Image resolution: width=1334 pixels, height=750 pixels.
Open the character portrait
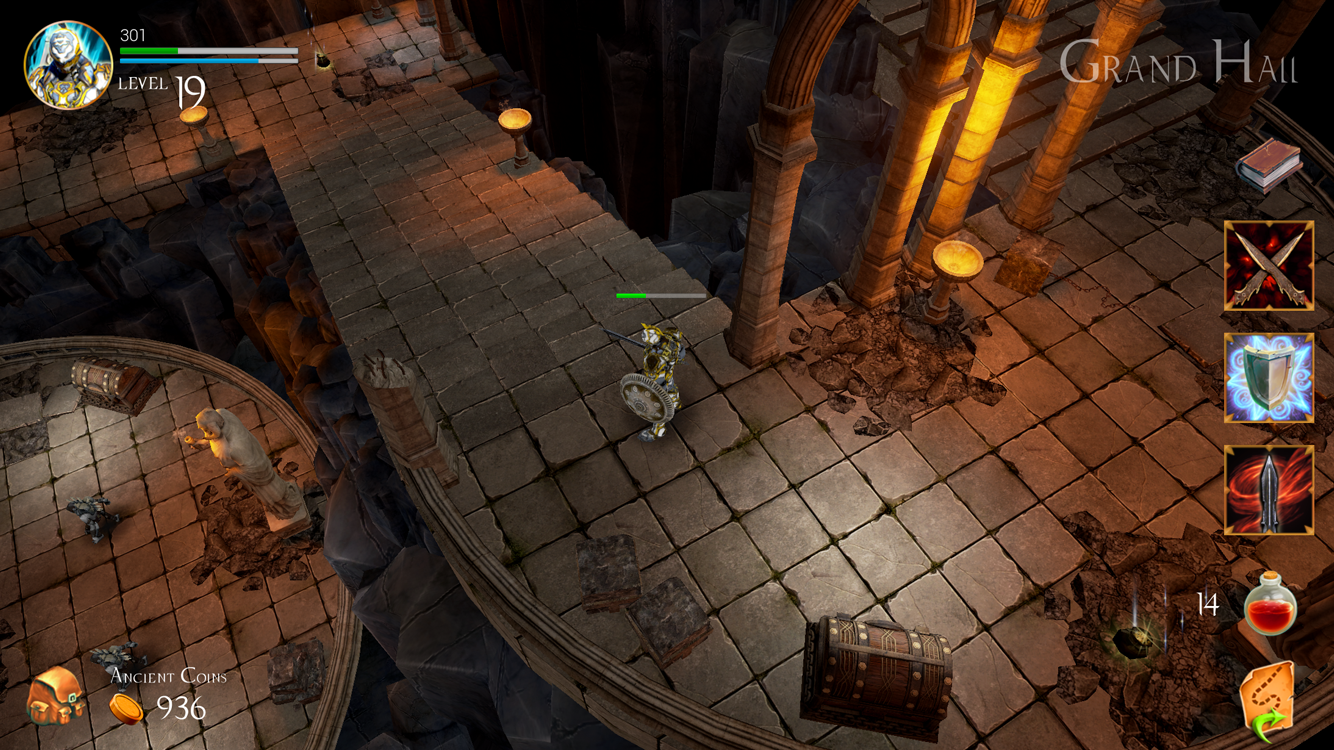click(x=67, y=62)
